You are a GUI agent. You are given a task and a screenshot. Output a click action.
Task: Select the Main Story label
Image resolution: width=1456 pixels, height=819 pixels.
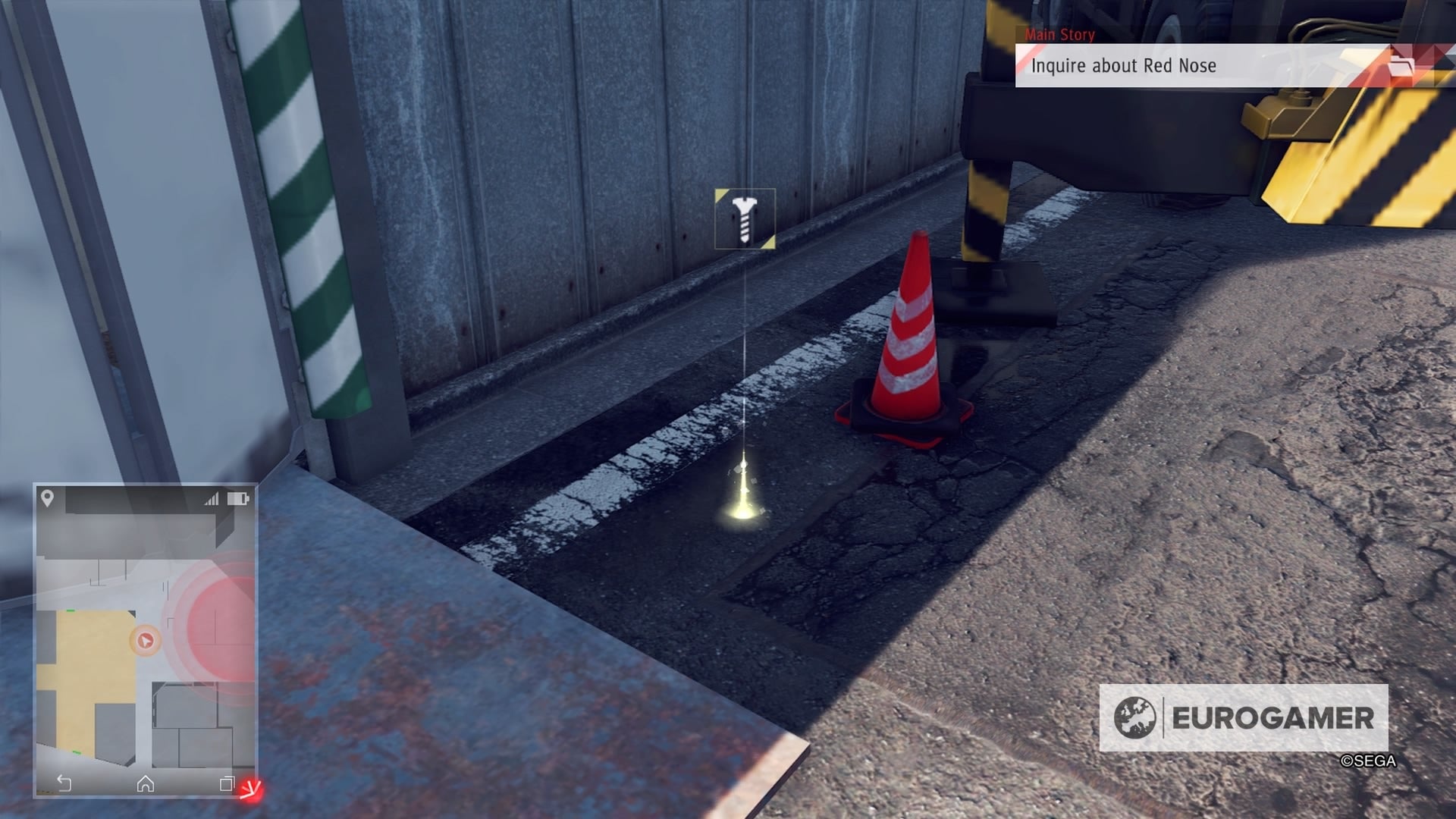tap(1059, 35)
